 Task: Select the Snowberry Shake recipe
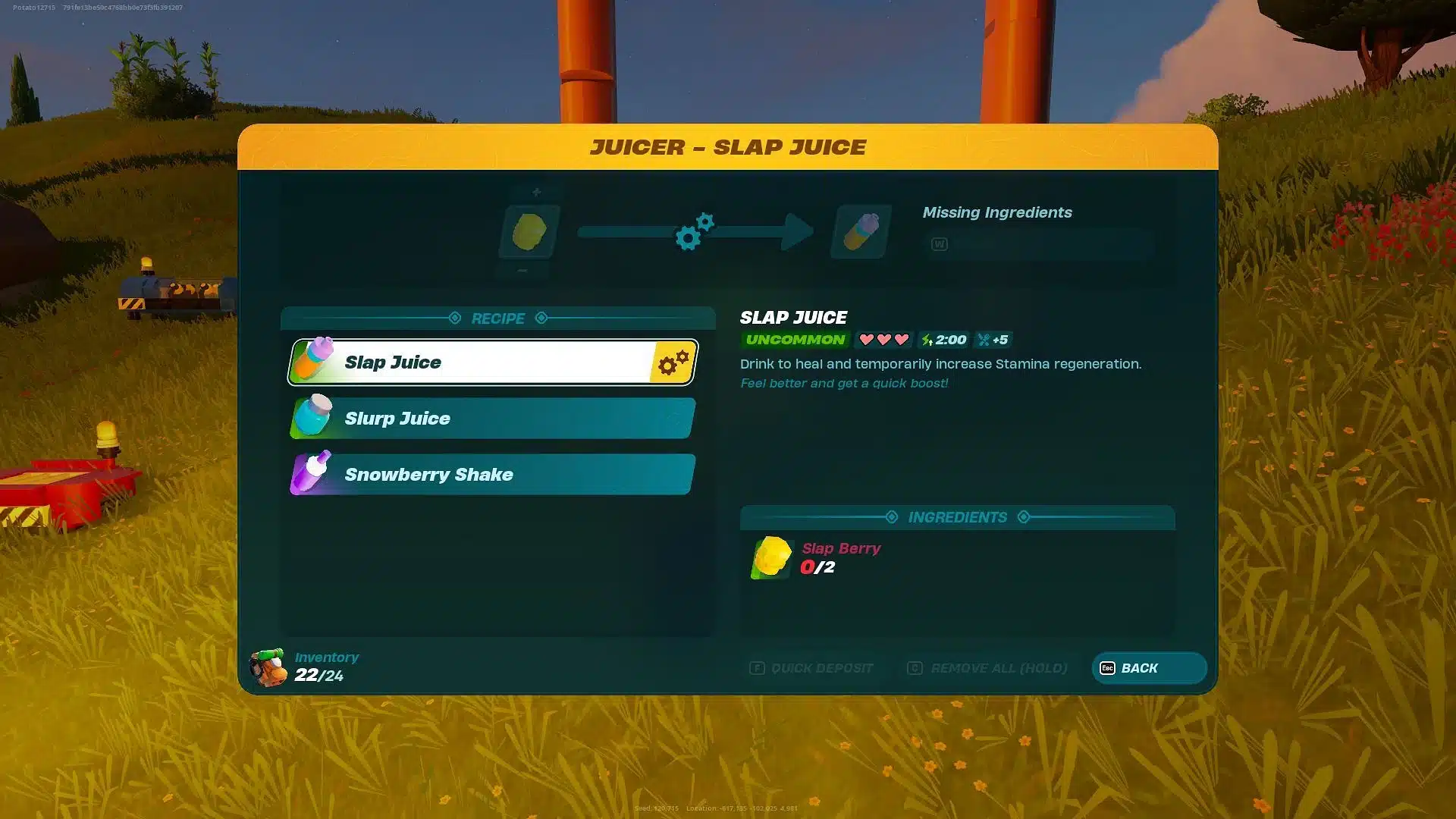[x=491, y=474]
